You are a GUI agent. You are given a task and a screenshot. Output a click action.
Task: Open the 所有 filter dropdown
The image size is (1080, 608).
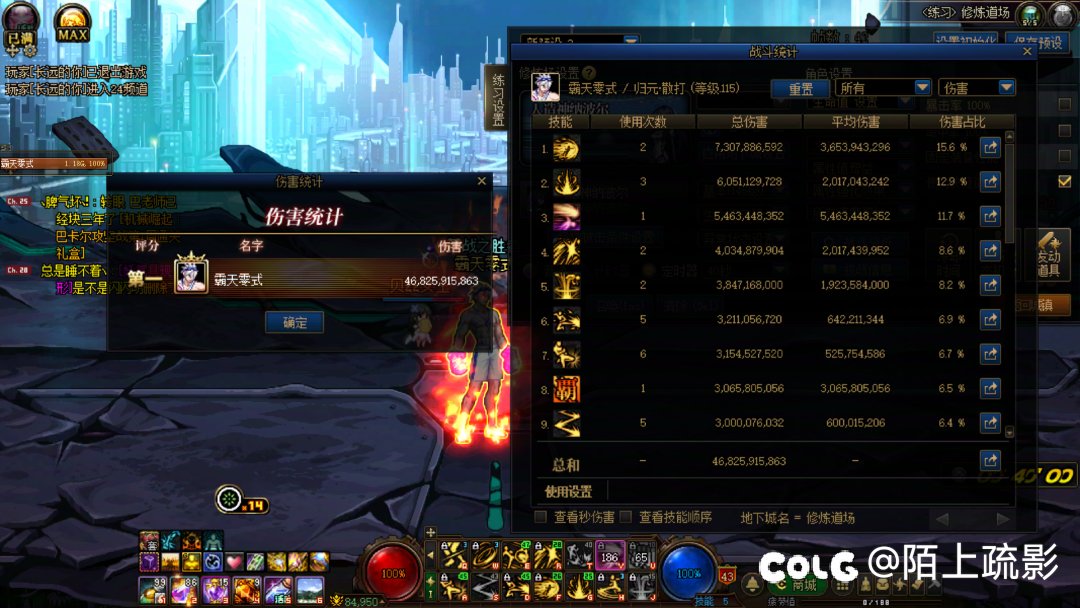883,88
